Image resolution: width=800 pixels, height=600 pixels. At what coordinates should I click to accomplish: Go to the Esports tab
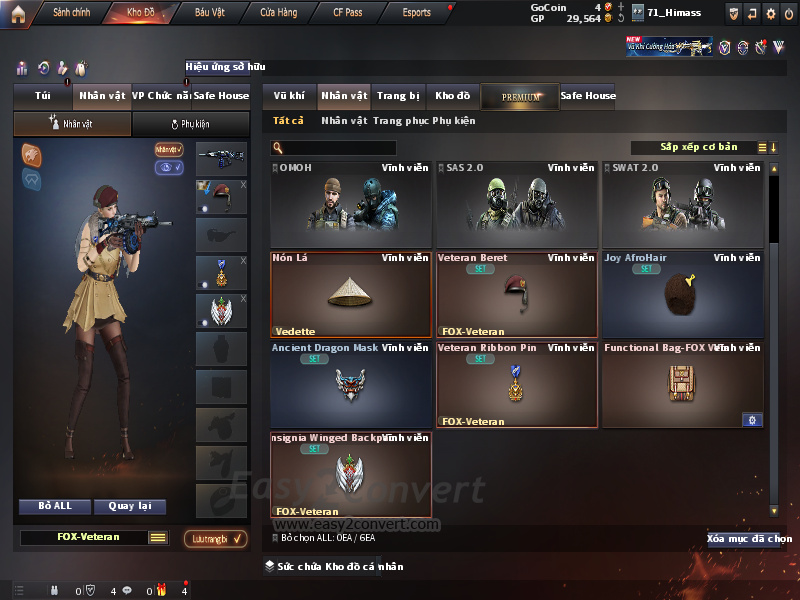416,13
